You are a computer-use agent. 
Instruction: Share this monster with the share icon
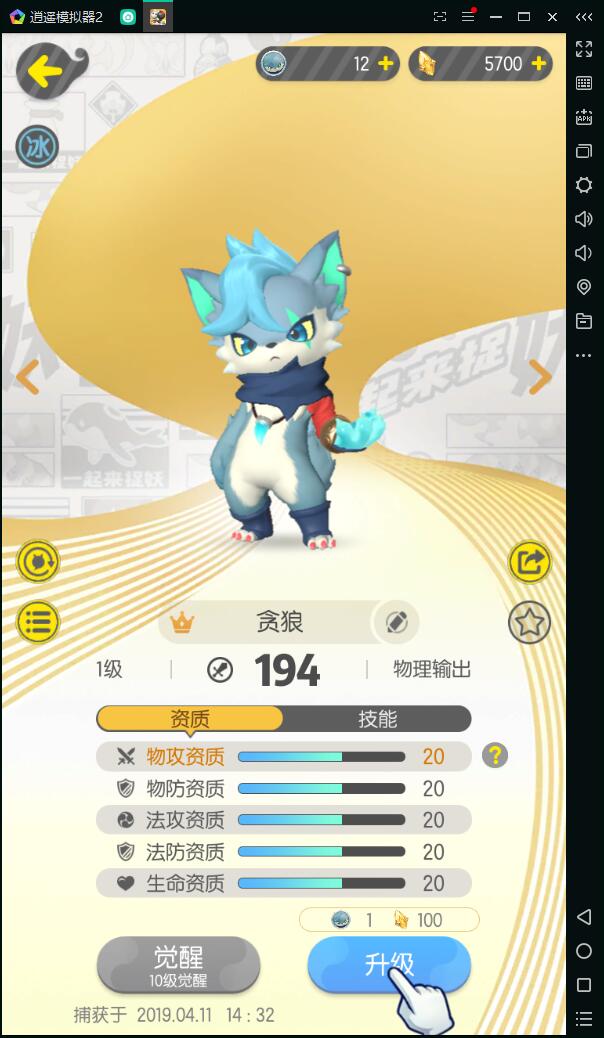(530, 562)
